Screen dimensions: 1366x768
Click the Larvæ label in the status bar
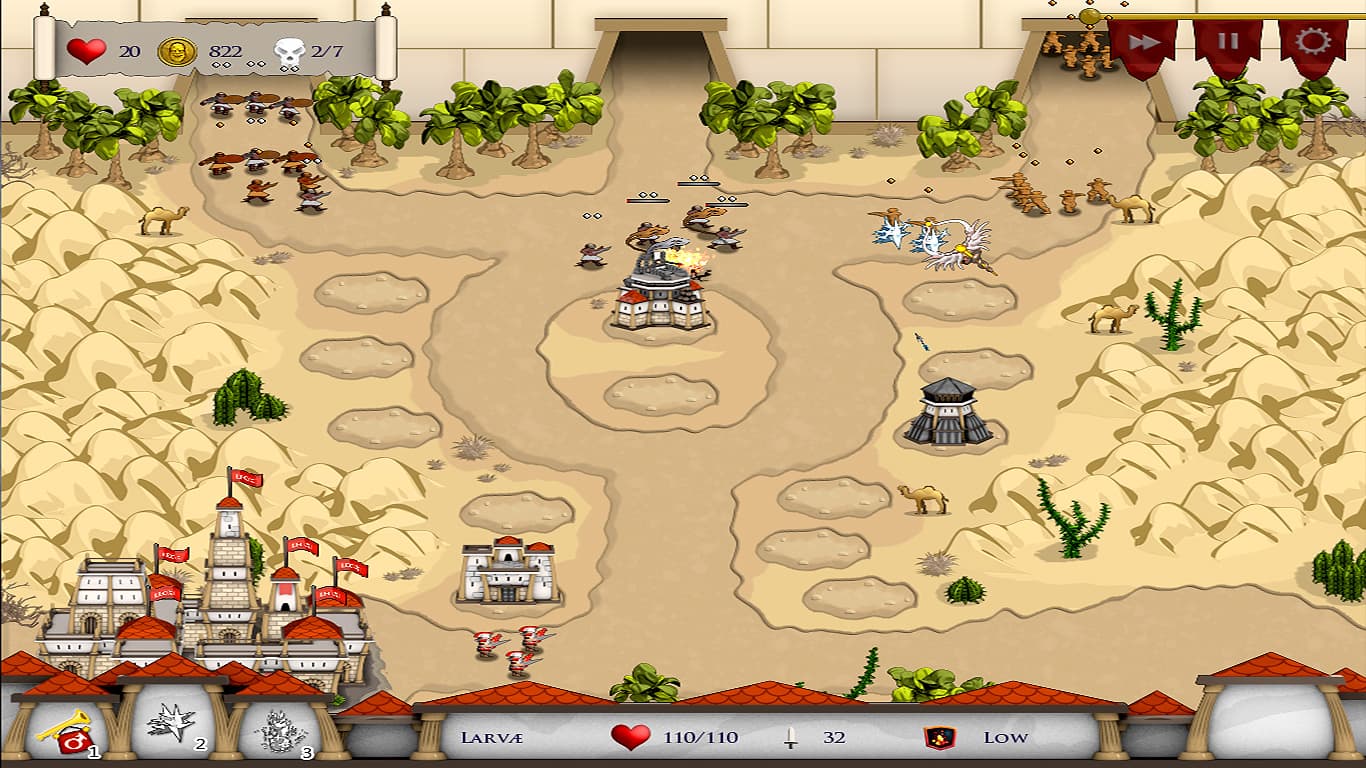click(x=494, y=736)
